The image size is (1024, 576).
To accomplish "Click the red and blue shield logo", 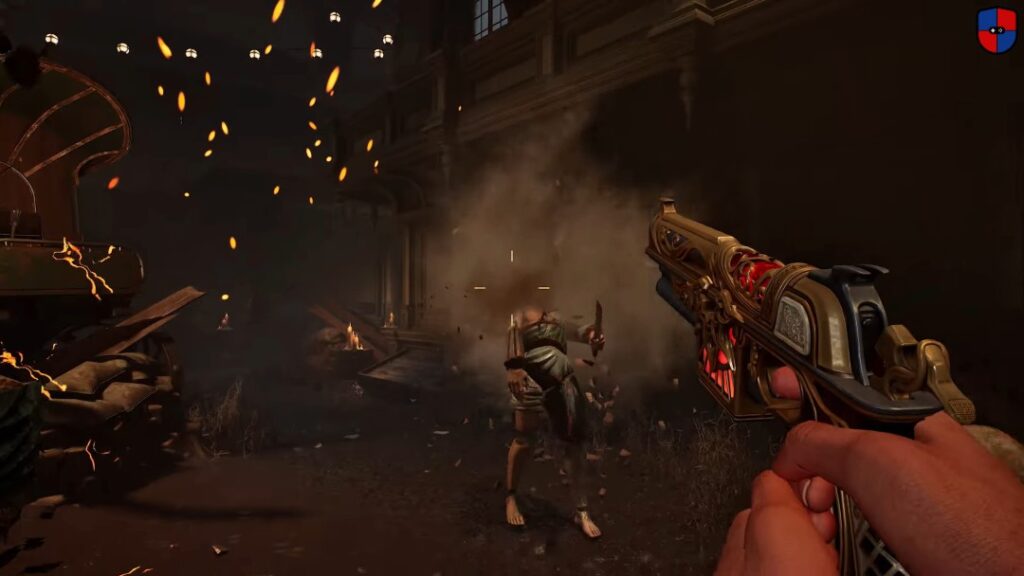I will click(996, 29).
